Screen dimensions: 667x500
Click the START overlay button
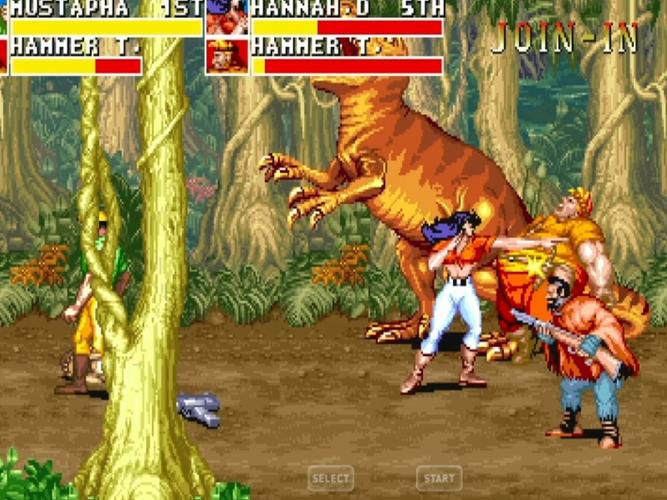coord(439,479)
